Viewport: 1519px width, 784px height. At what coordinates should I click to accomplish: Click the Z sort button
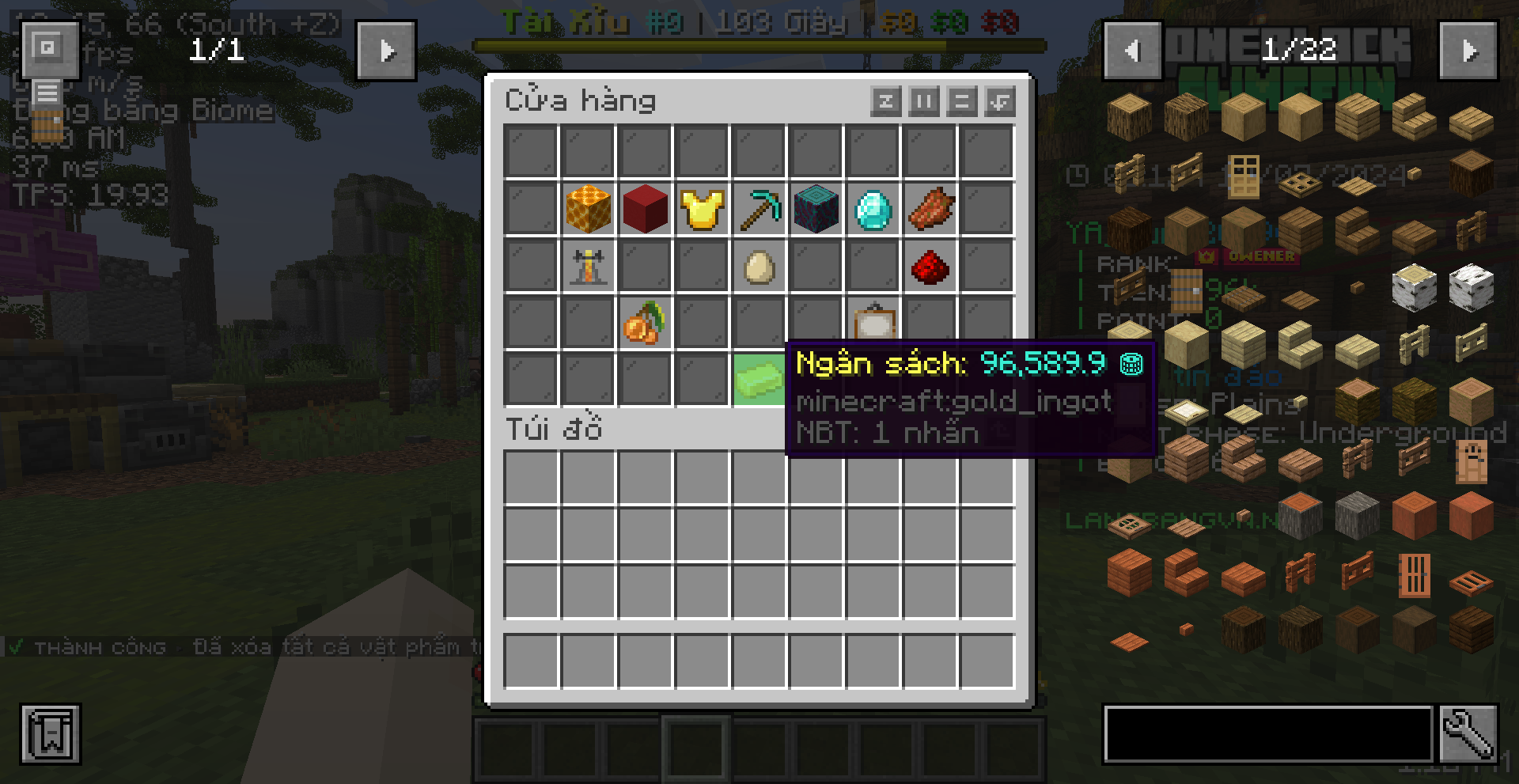[x=885, y=102]
